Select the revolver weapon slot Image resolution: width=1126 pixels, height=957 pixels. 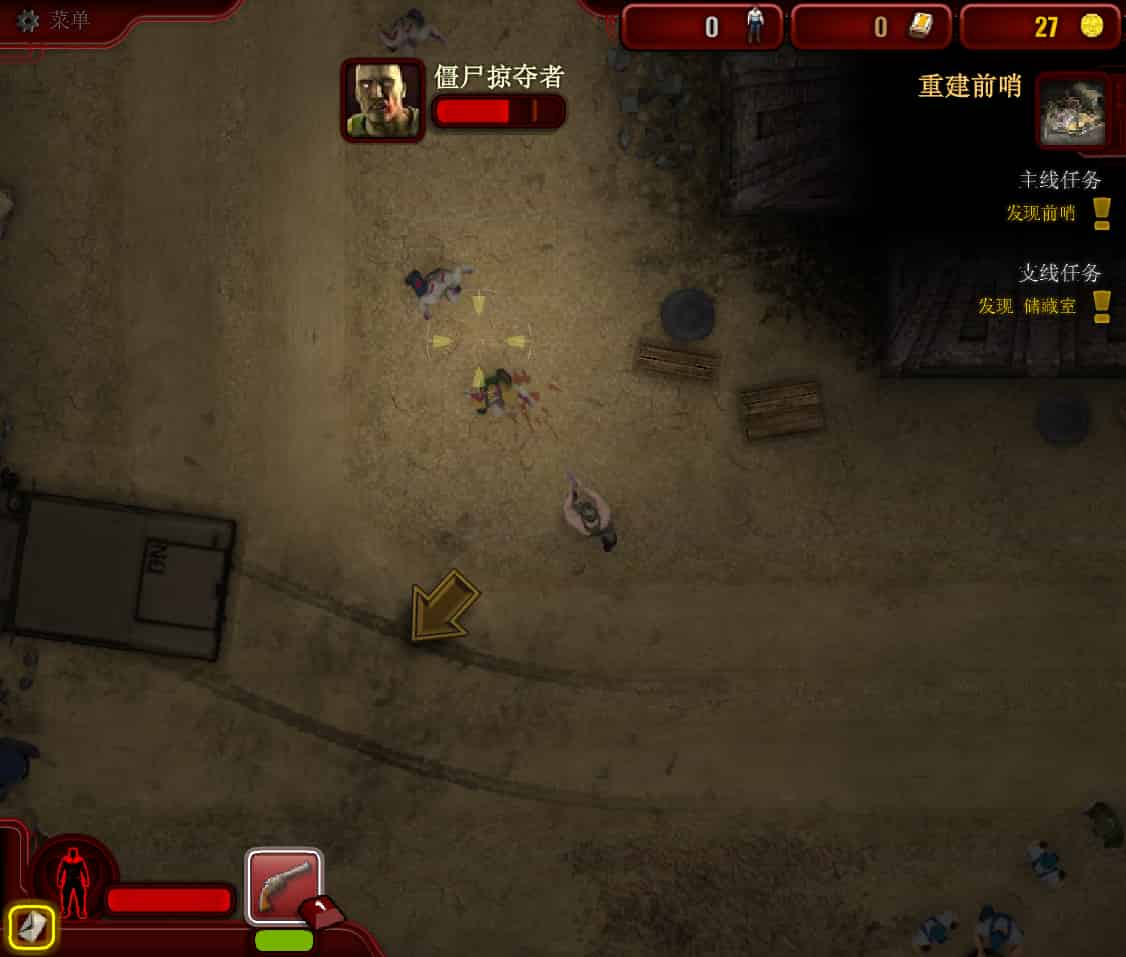tap(284, 886)
